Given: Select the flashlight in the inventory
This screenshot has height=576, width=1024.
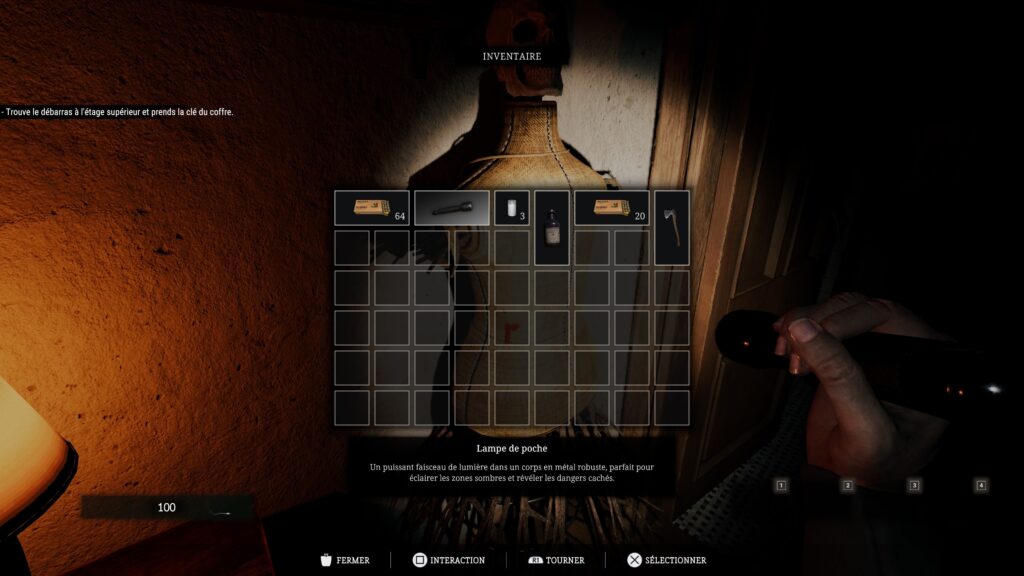Looking at the screenshot, I should click(x=451, y=208).
